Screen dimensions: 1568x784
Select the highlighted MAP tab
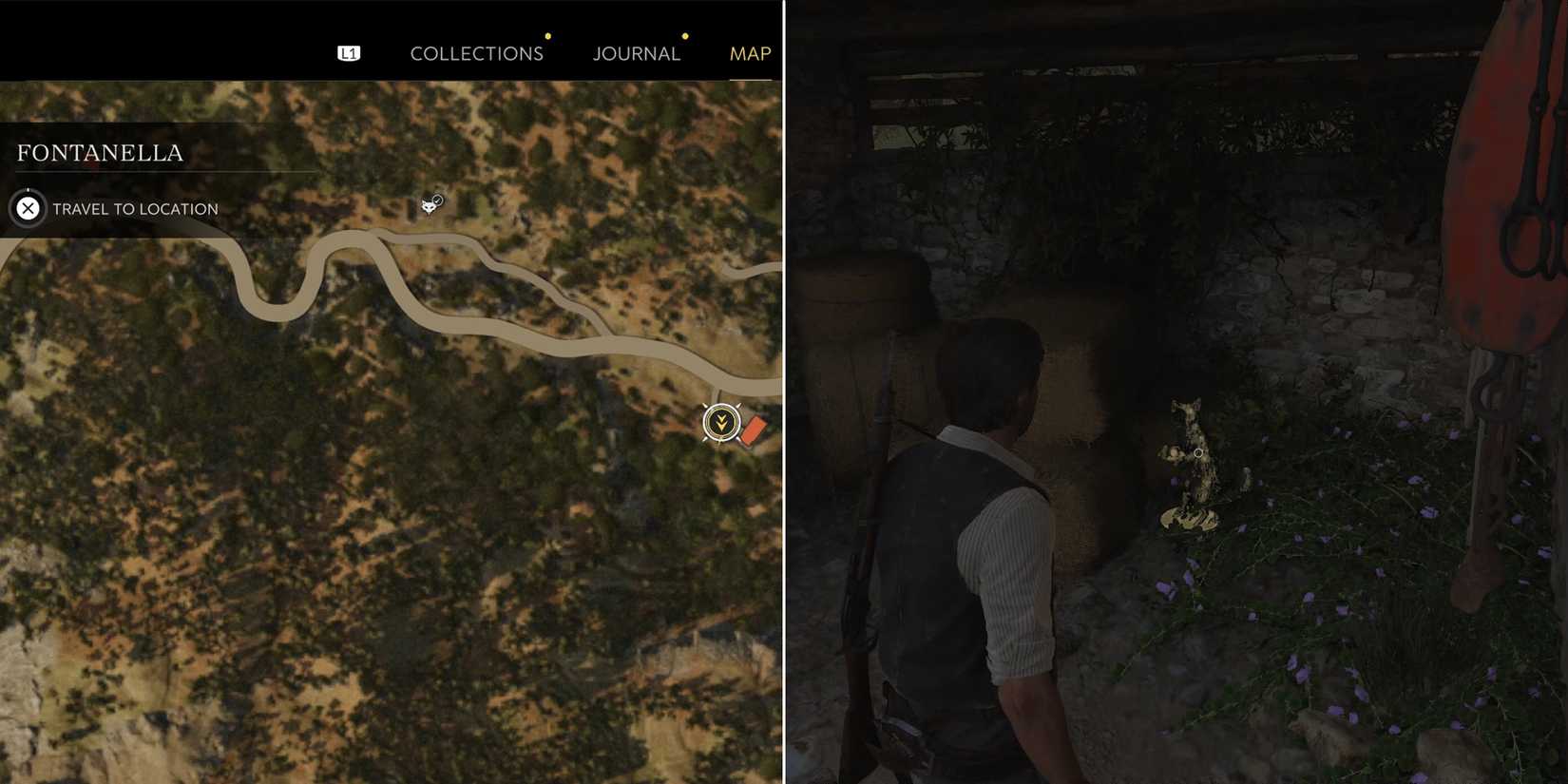[x=750, y=53]
